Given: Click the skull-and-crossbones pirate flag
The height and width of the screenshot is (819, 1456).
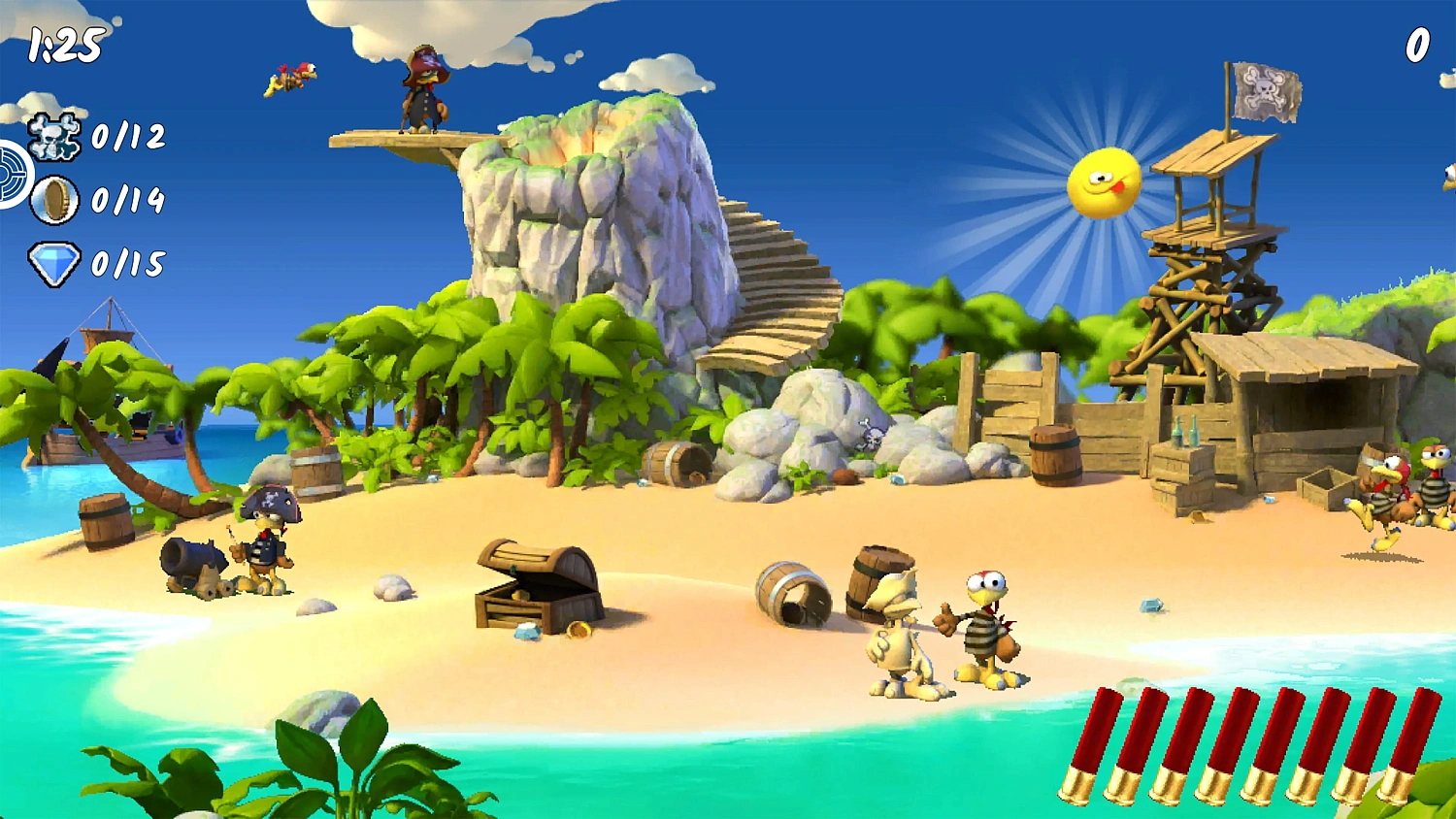Looking at the screenshot, I should (1269, 89).
